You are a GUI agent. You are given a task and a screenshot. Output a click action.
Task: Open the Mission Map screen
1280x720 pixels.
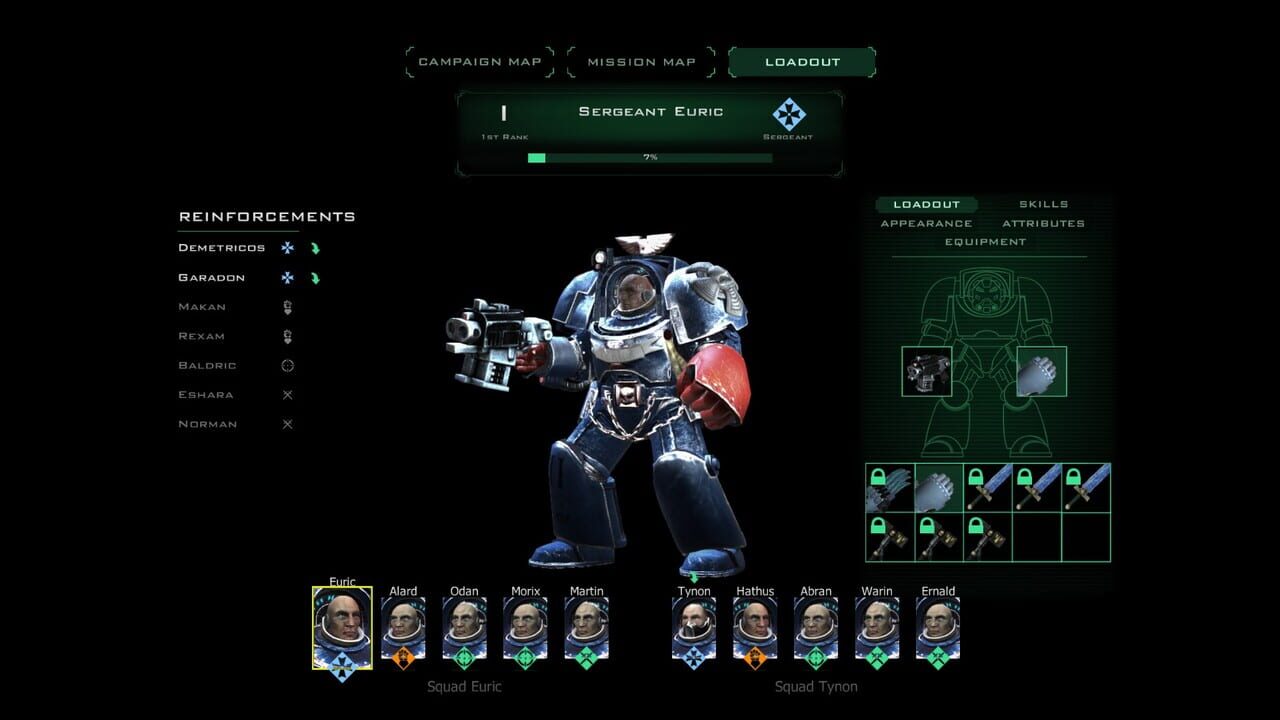(x=641, y=61)
